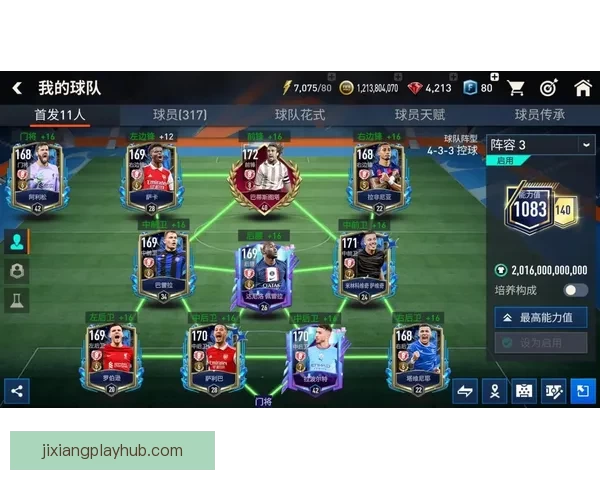The height and width of the screenshot is (480, 600).
Task: Open the 阵容 3 lineup dropdown
Action: (x=541, y=145)
